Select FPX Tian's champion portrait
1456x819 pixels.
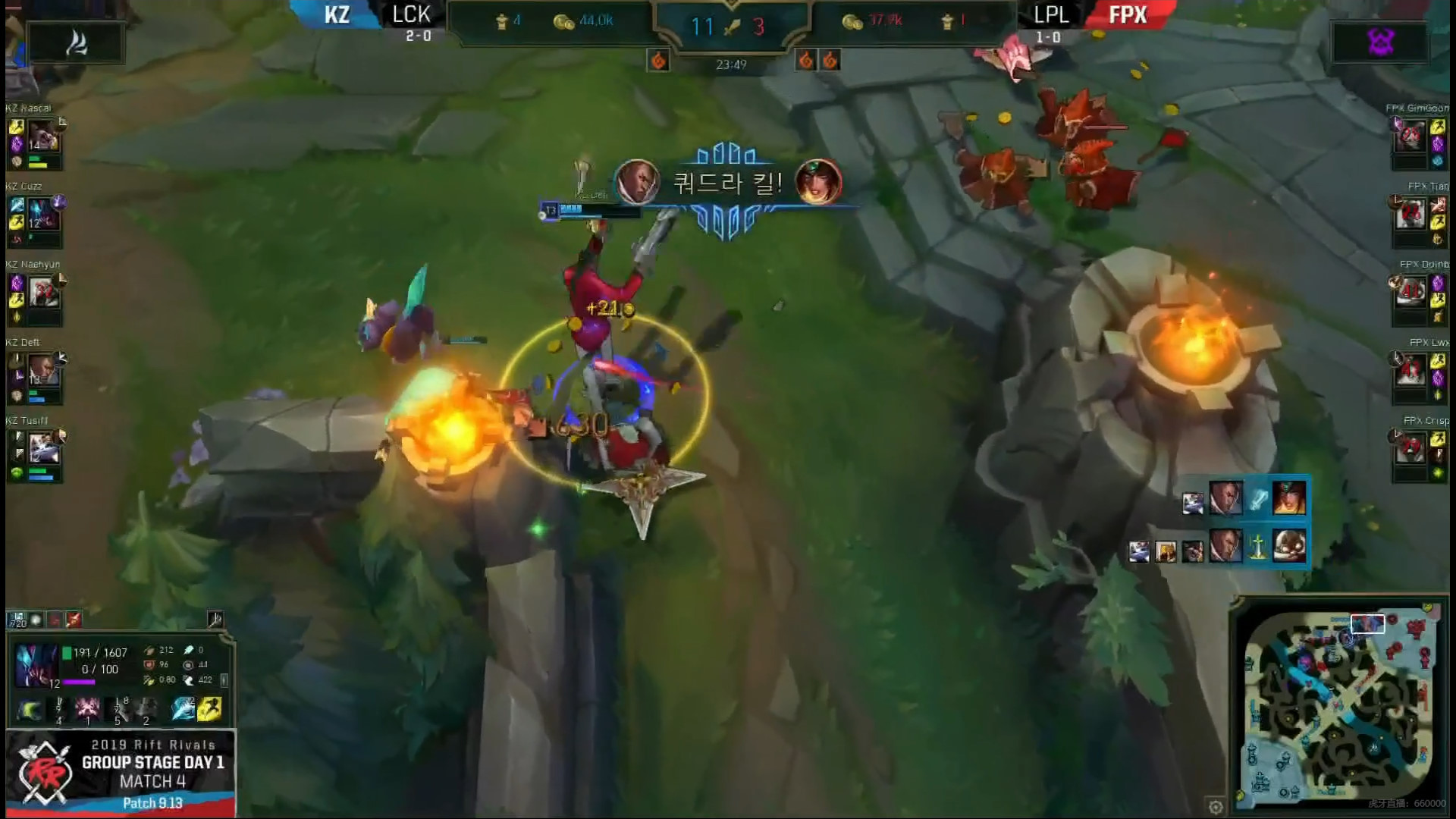point(1410,214)
